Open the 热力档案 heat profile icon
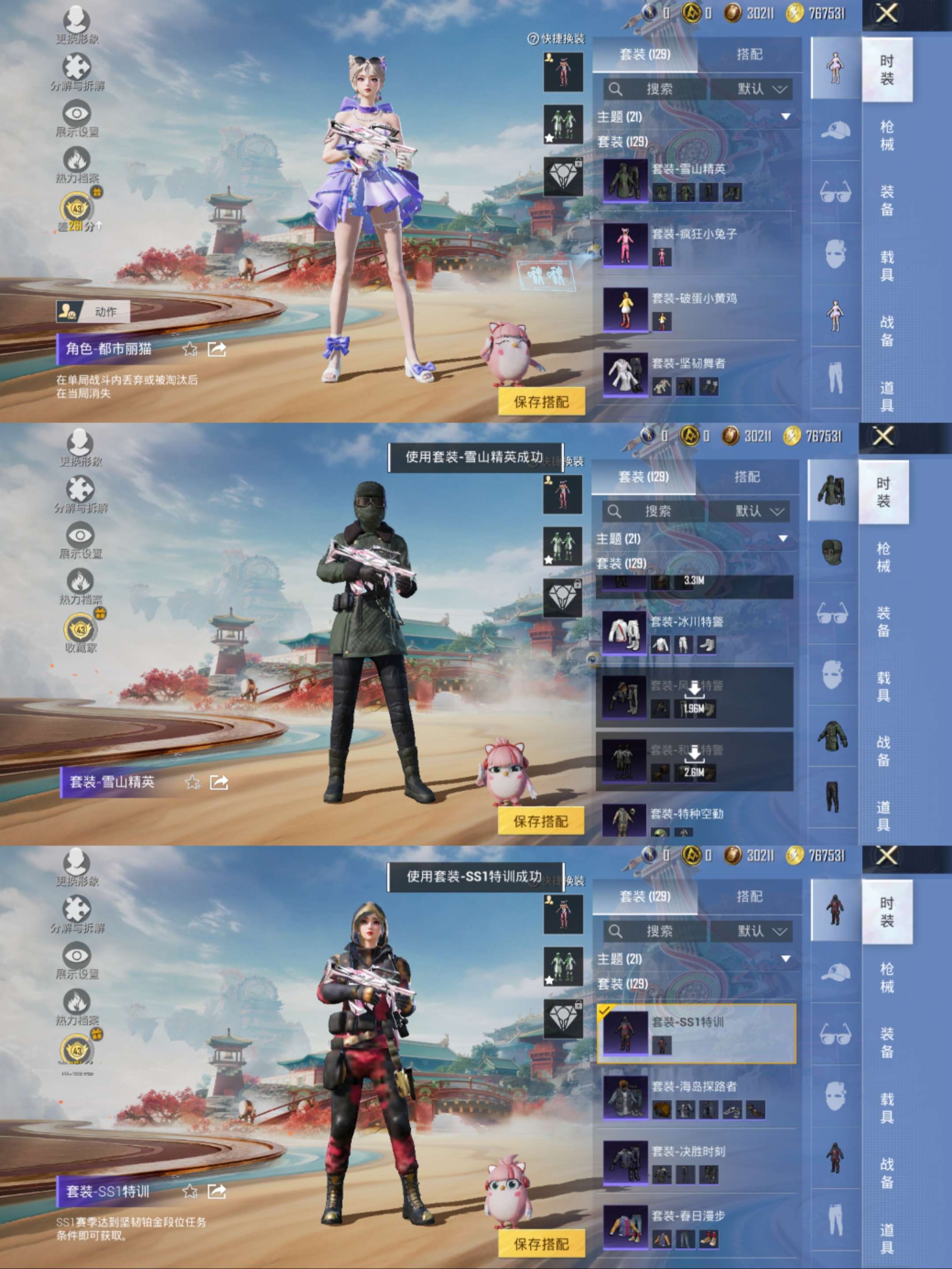Screen dimensions: 952x1269 pos(78,160)
